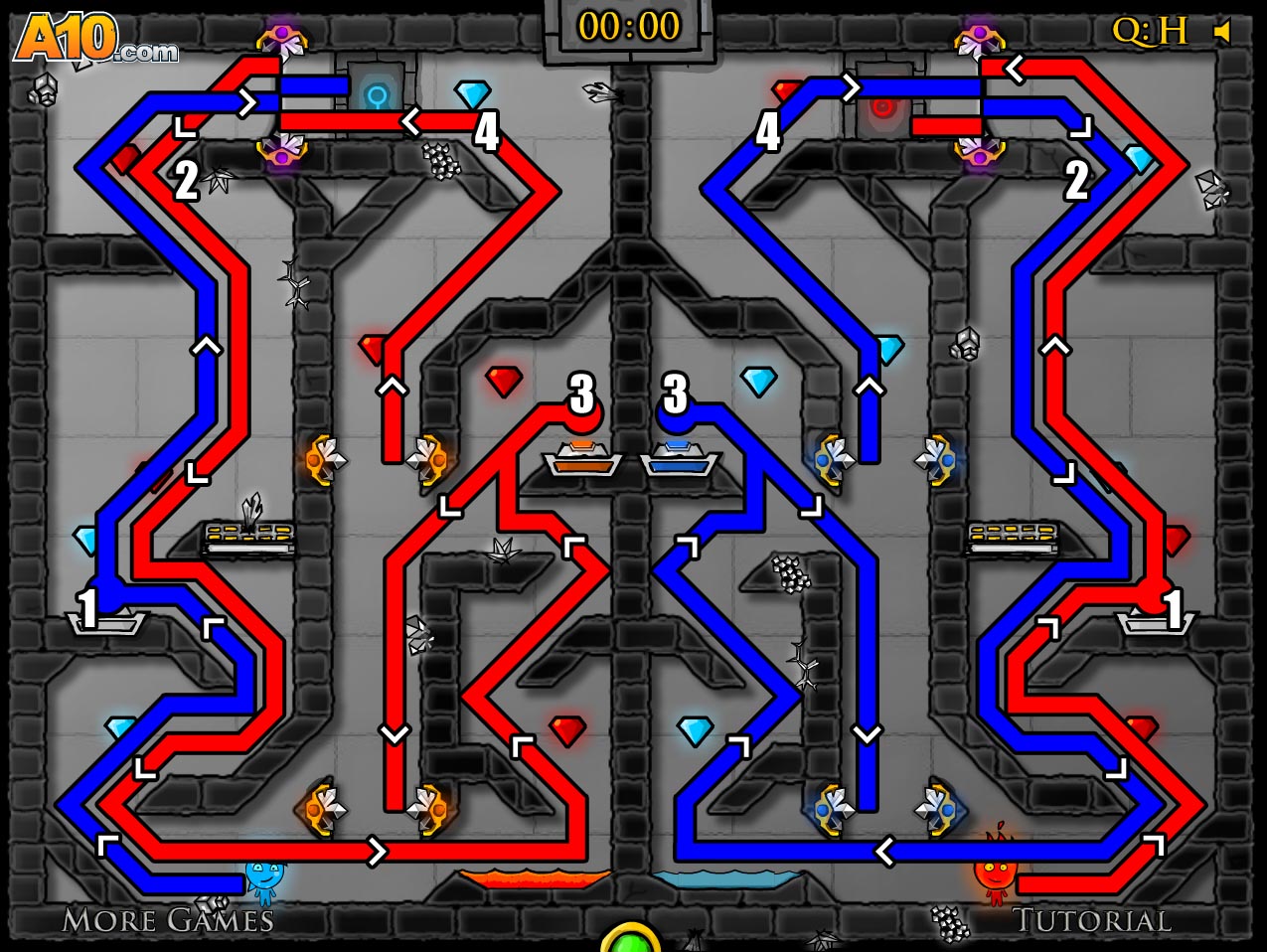1267x952 pixels.
Task: Change quality with the Q:H setting
Action: point(1149,32)
